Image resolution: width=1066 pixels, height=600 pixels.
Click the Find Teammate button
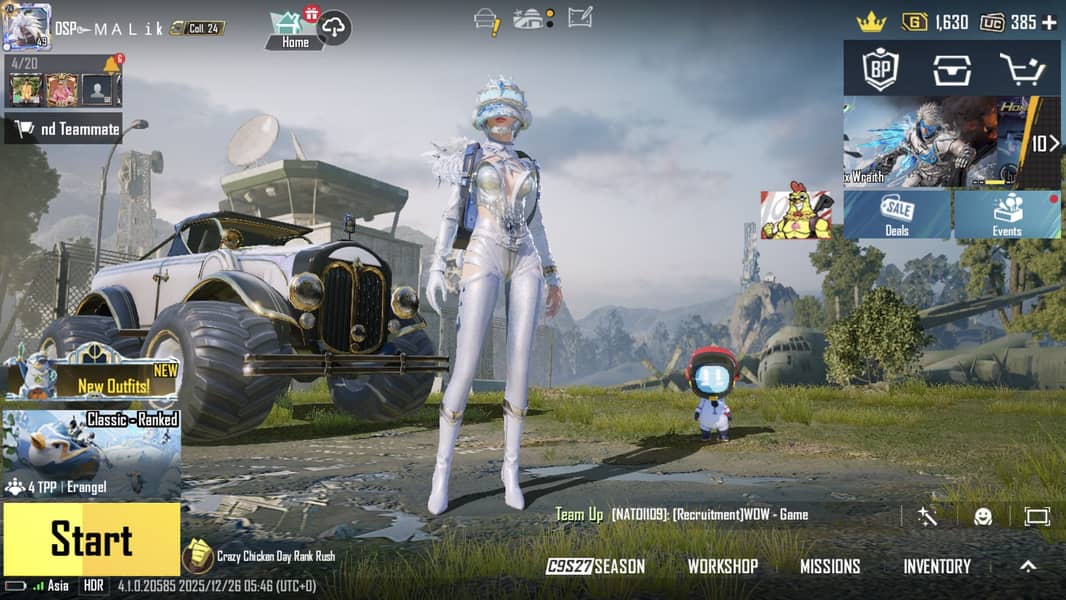click(64, 129)
